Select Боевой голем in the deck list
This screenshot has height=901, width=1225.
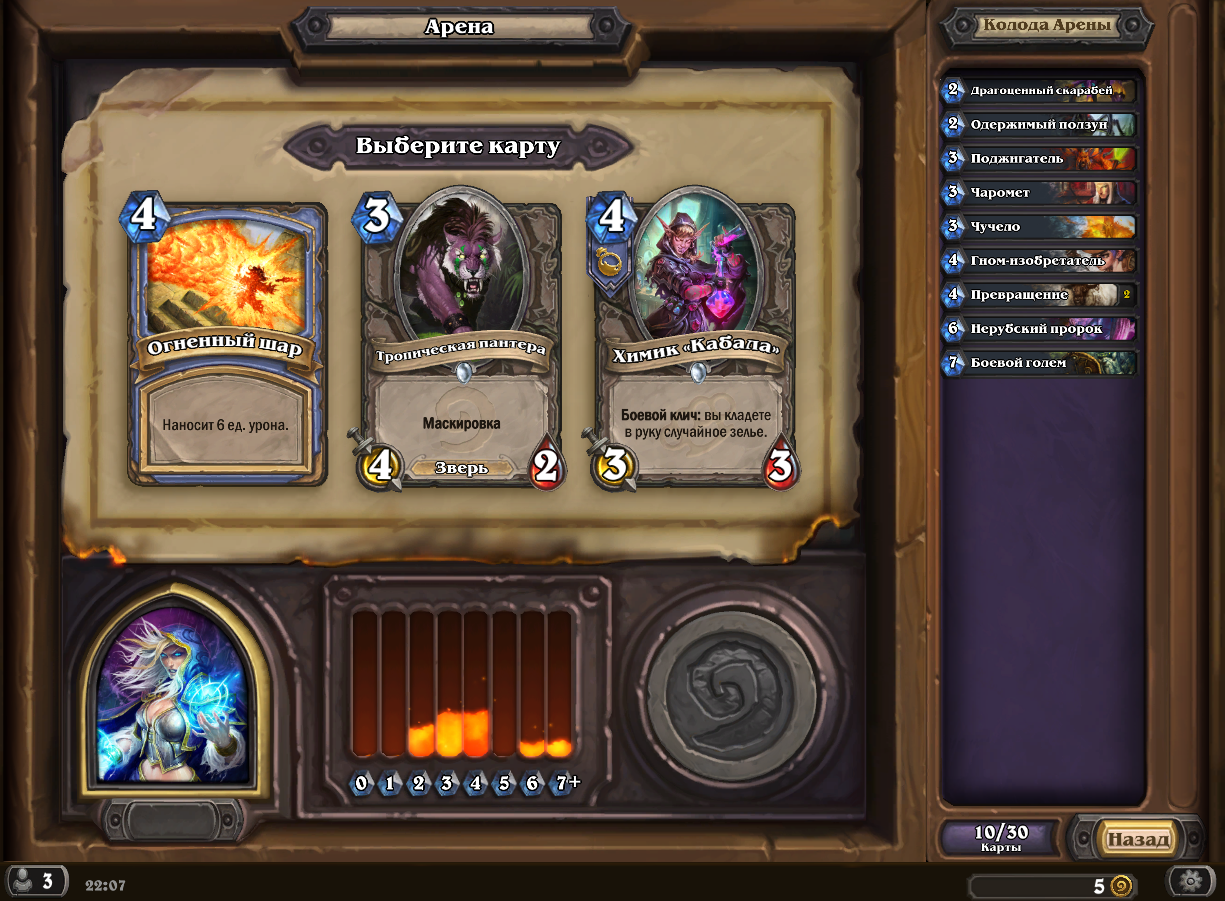(x=1040, y=362)
